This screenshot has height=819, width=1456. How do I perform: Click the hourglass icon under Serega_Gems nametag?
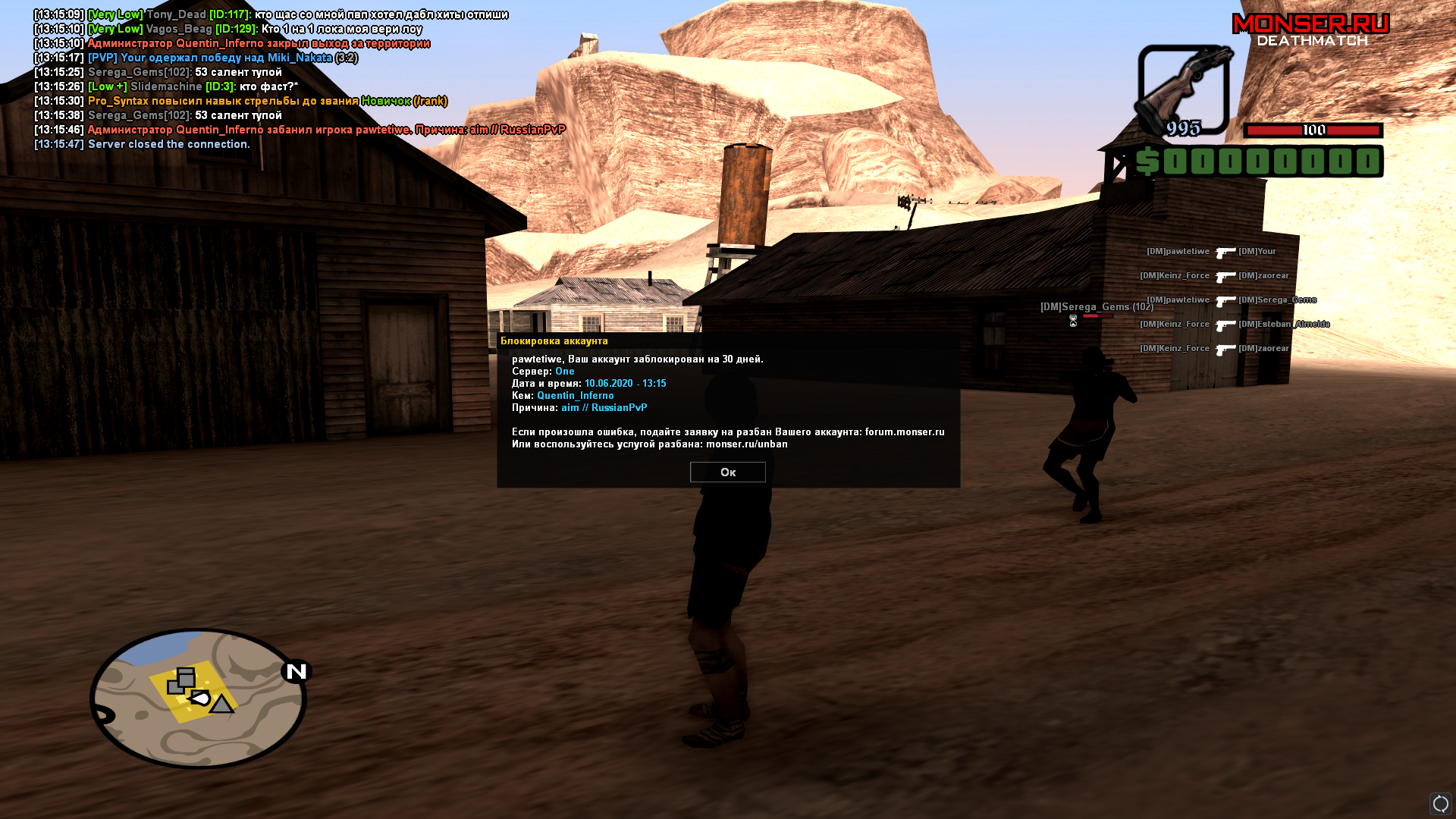pyautogui.click(x=1074, y=322)
